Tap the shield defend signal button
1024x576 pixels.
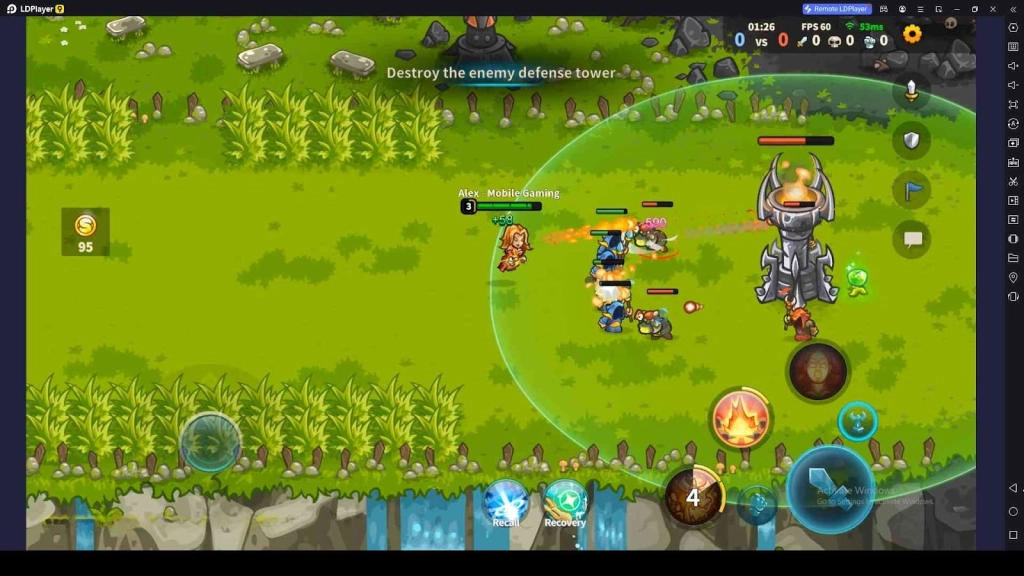[x=911, y=140]
